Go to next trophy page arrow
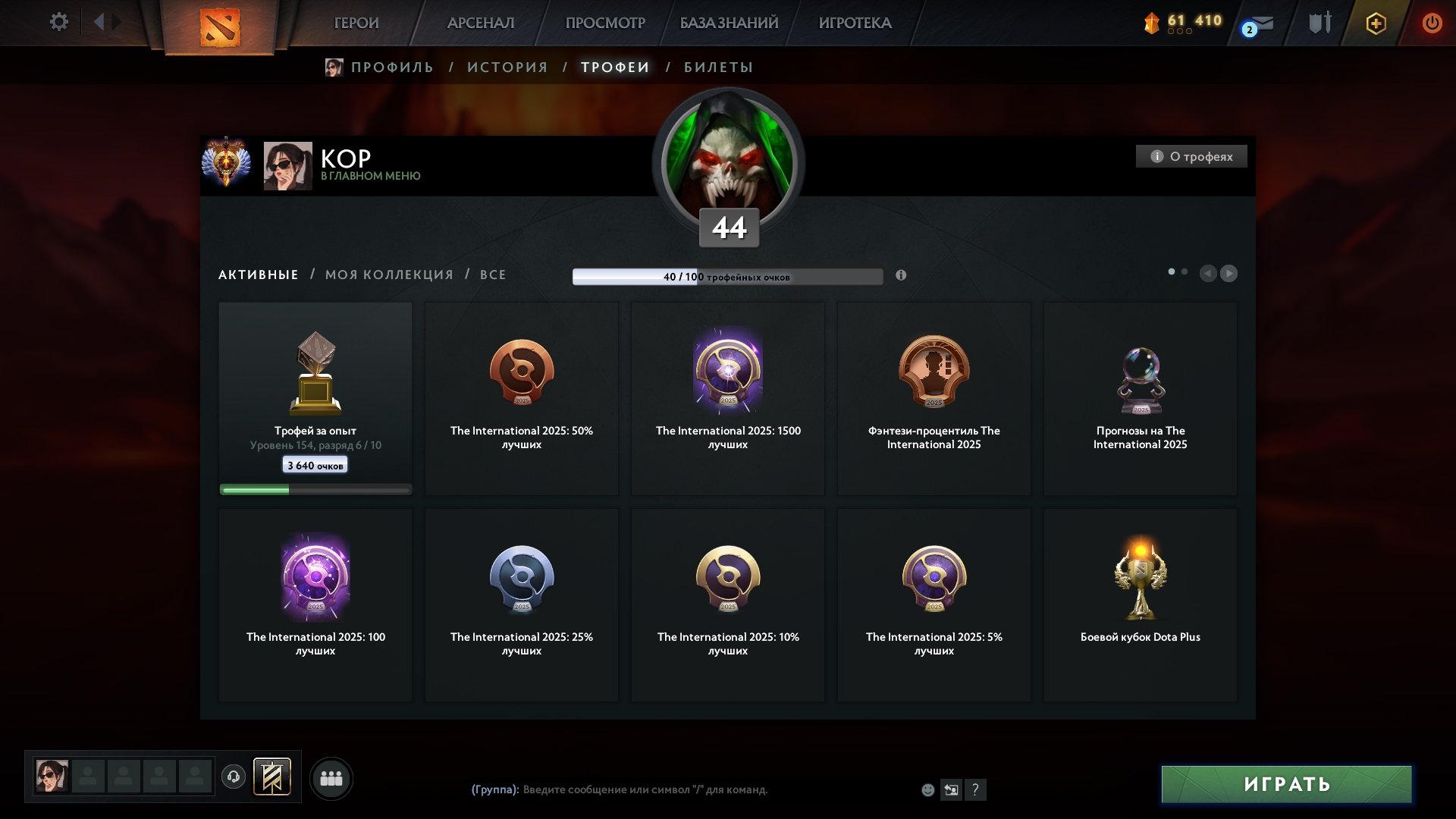The width and height of the screenshot is (1456, 819). tap(1228, 273)
